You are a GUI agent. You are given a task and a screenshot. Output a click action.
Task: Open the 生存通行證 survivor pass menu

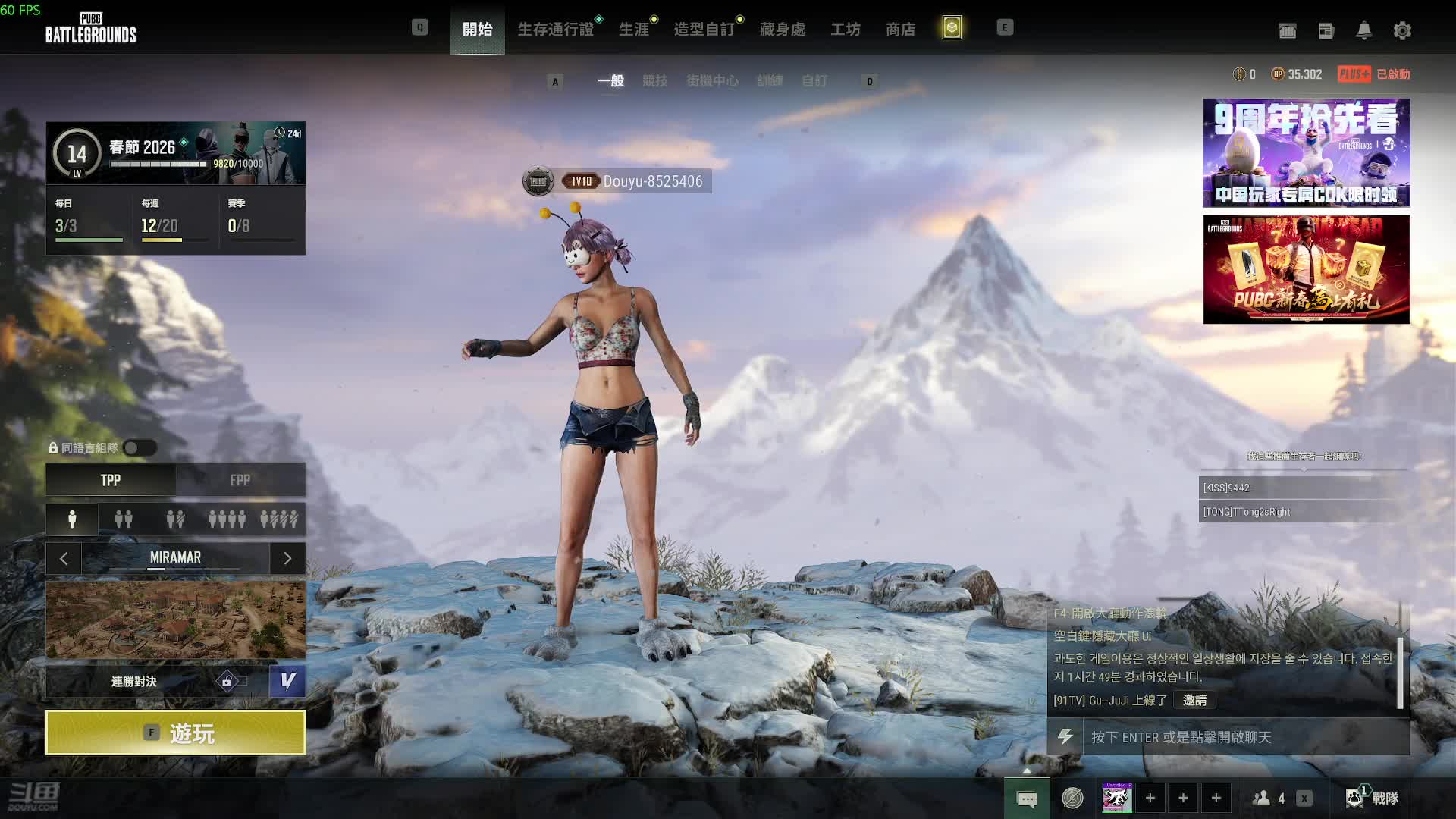[x=556, y=30]
